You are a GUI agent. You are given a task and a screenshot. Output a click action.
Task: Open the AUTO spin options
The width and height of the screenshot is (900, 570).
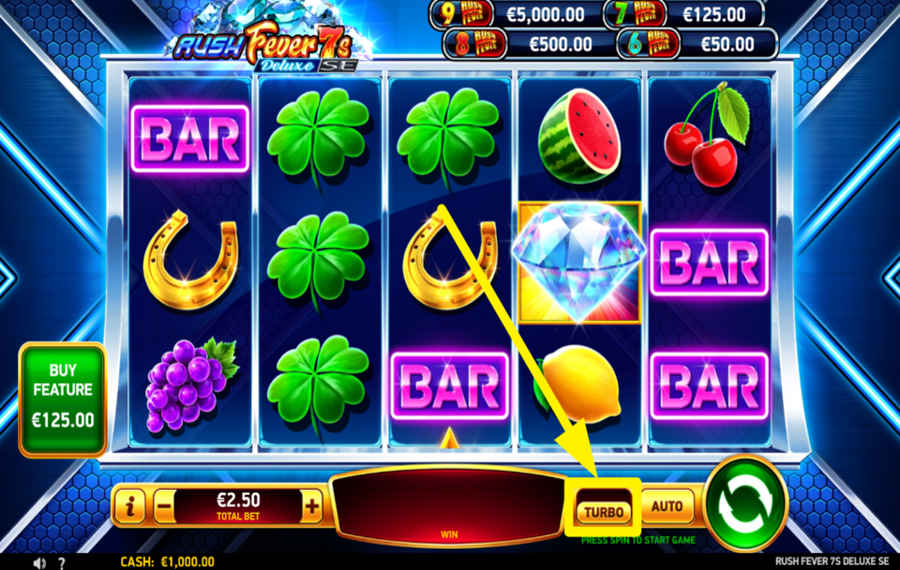pyautogui.click(x=667, y=506)
